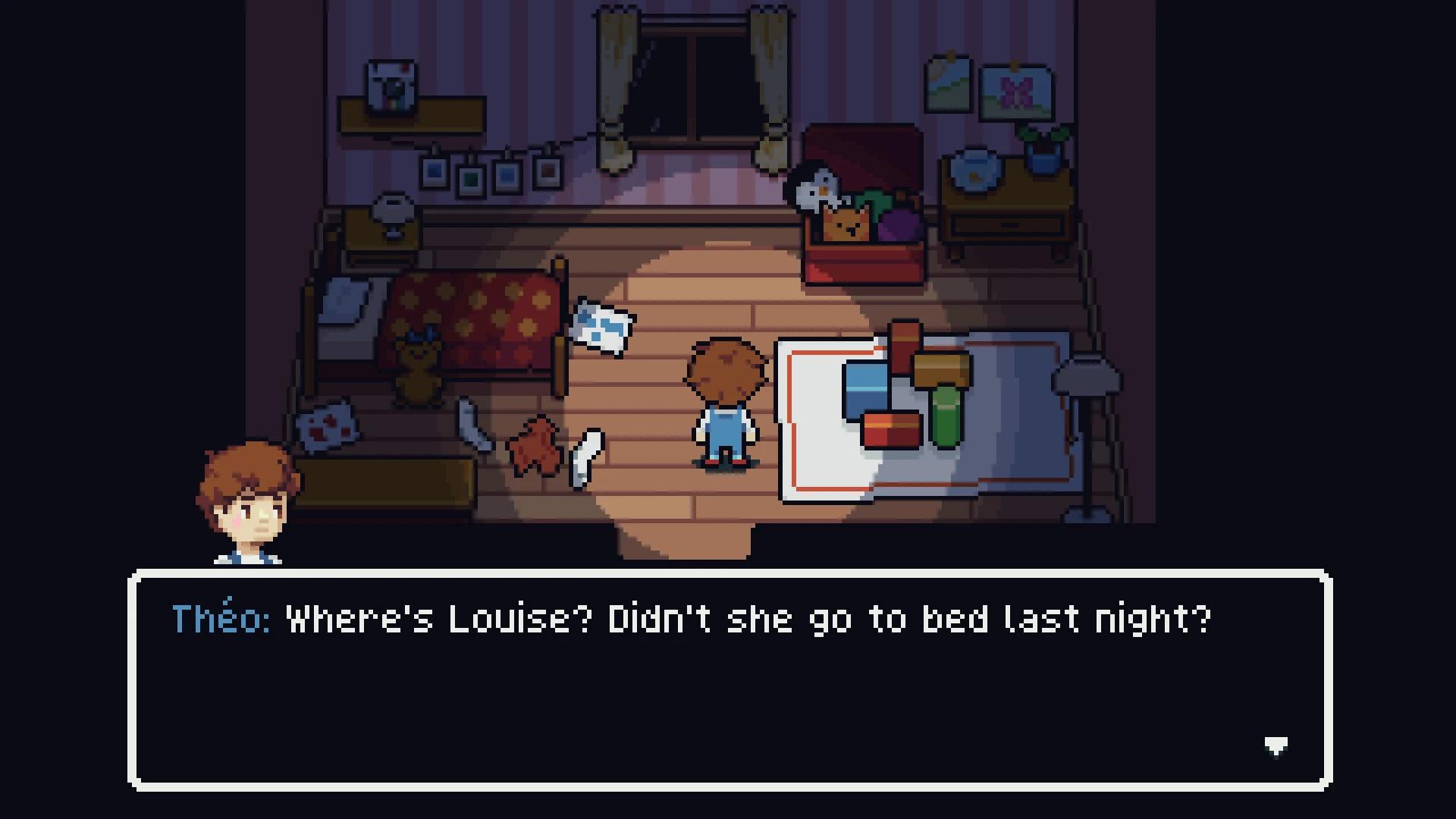Select the orange cat plush peeking from the chest
The height and width of the screenshot is (819, 1456).
[x=845, y=224]
